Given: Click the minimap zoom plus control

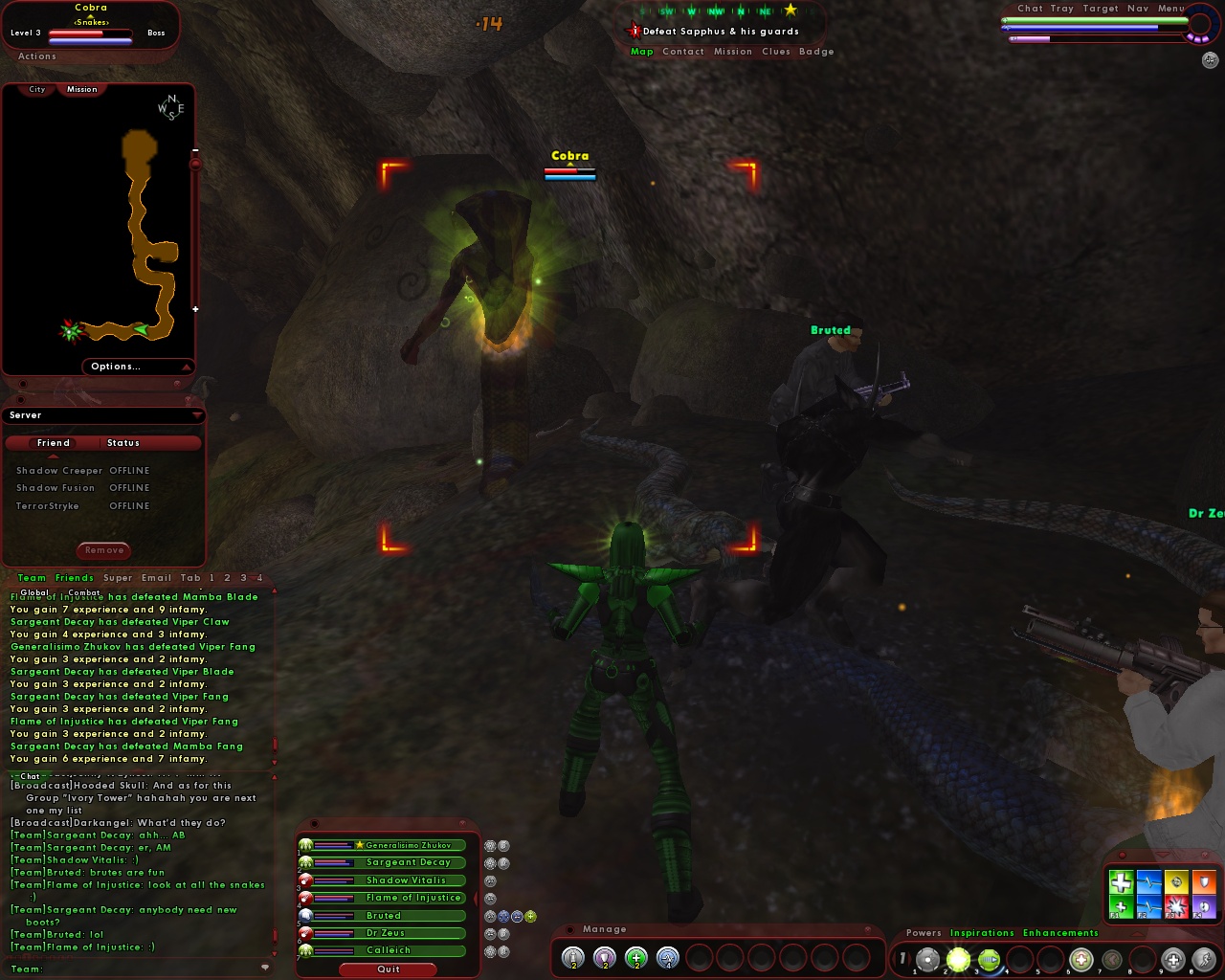Looking at the screenshot, I should point(195,309).
